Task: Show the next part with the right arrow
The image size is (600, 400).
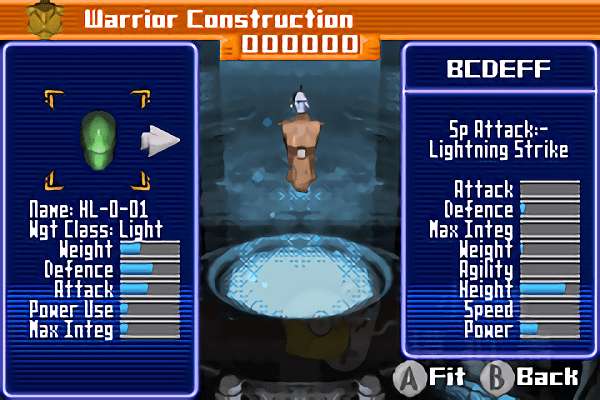Action: 159,140
